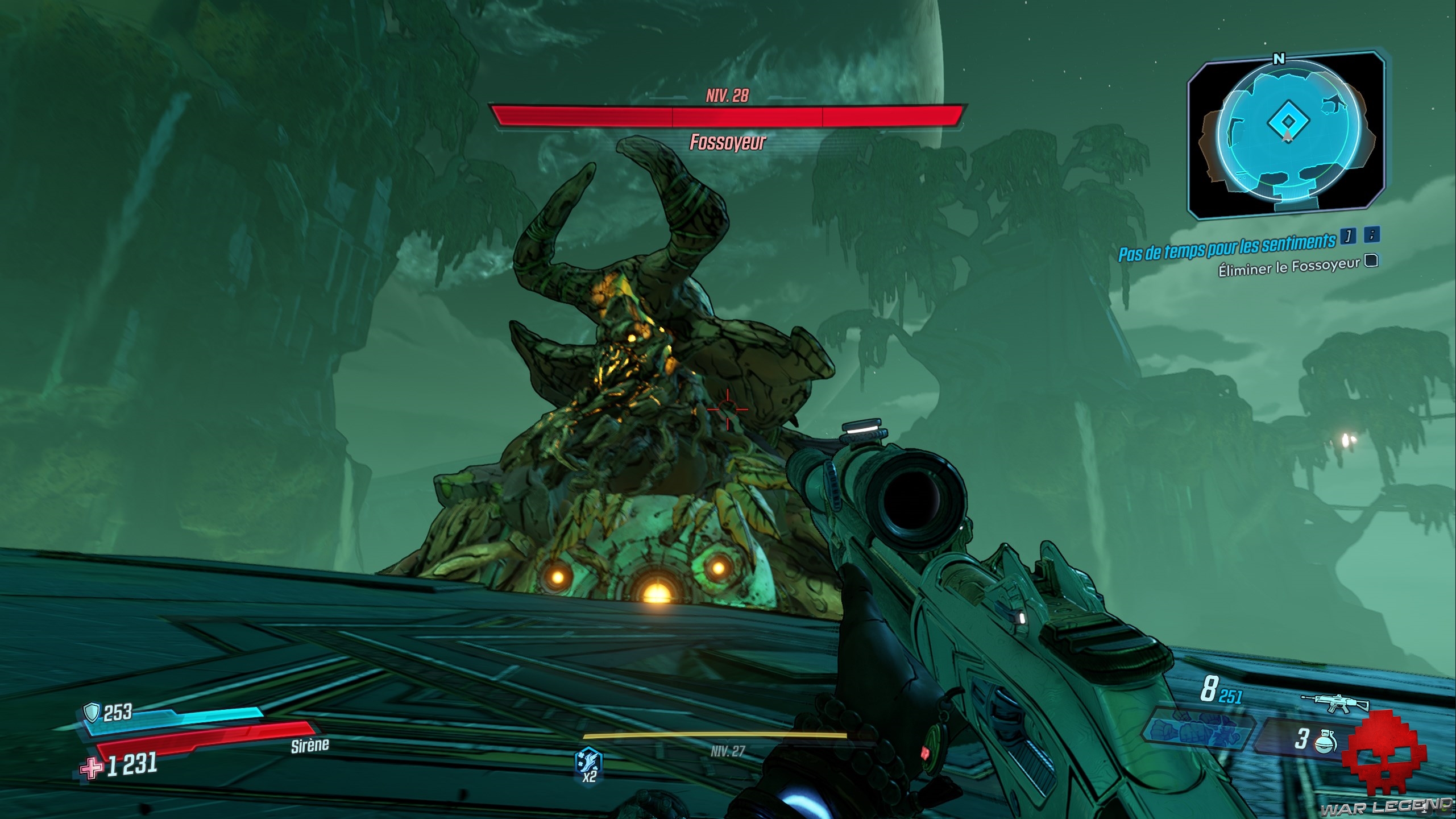This screenshot has width=1456, height=819.
Task: Select the diamond objective marker on minimap
Action: pyautogui.click(x=1288, y=121)
